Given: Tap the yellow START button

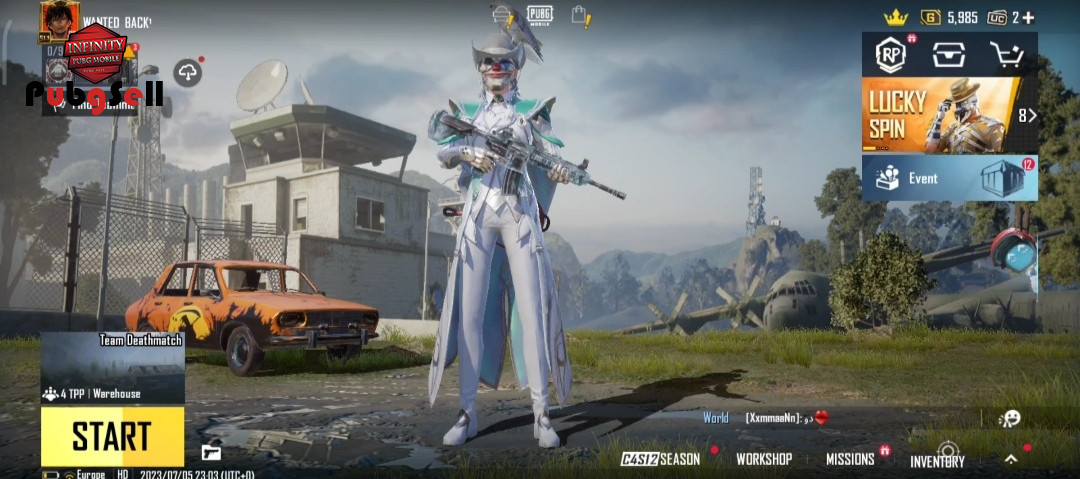Looking at the screenshot, I should 112,437.
